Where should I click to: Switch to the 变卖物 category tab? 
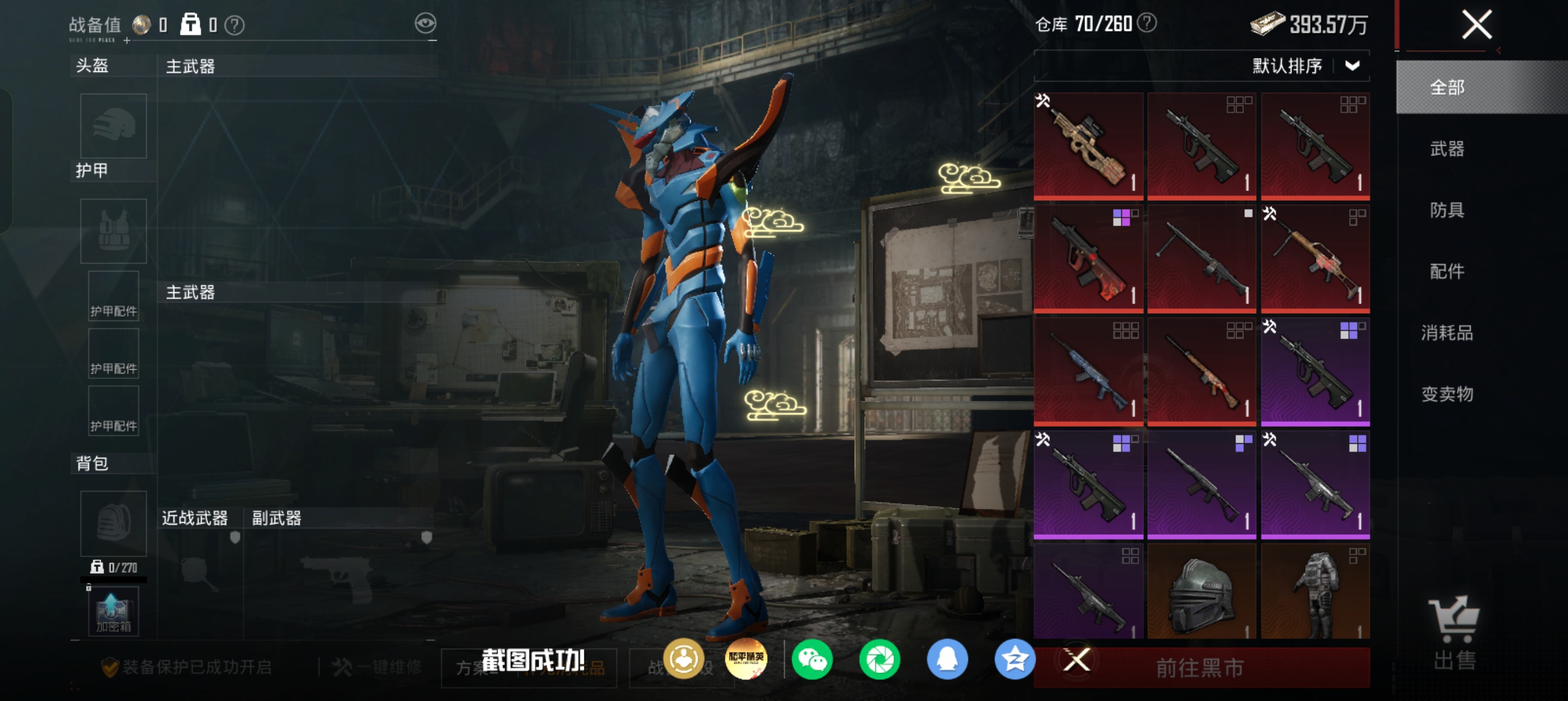pos(1447,395)
